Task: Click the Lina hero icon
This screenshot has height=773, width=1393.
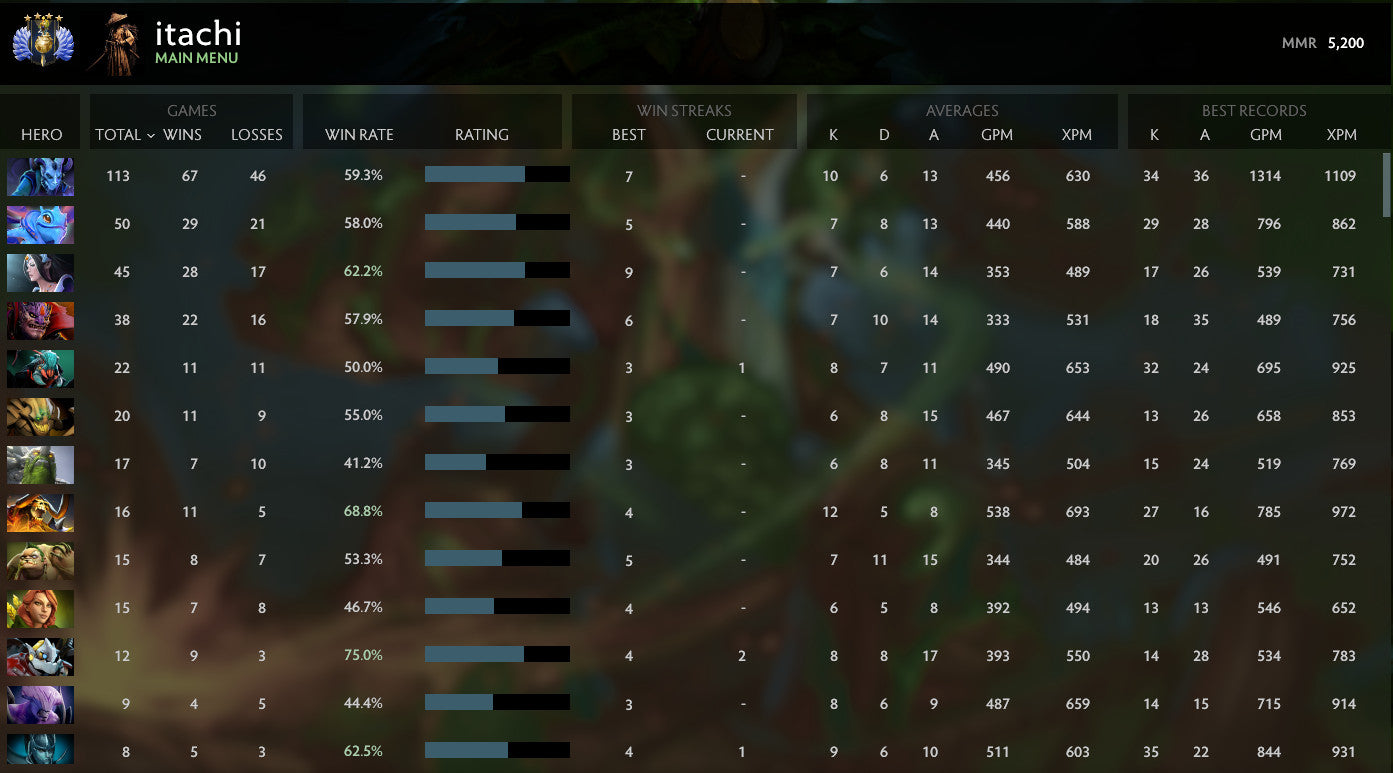Action: [40, 609]
